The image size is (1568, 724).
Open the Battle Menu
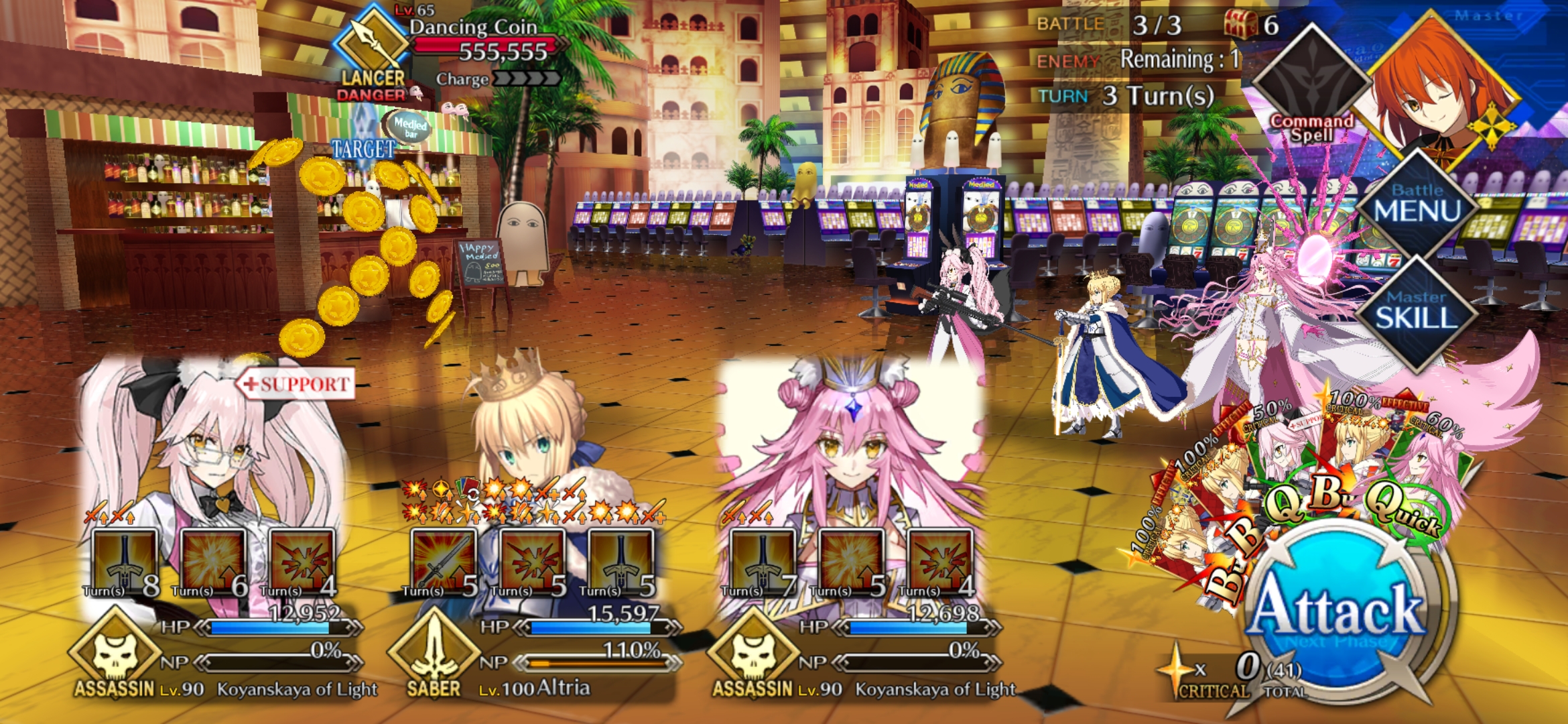pos(1417,204)
